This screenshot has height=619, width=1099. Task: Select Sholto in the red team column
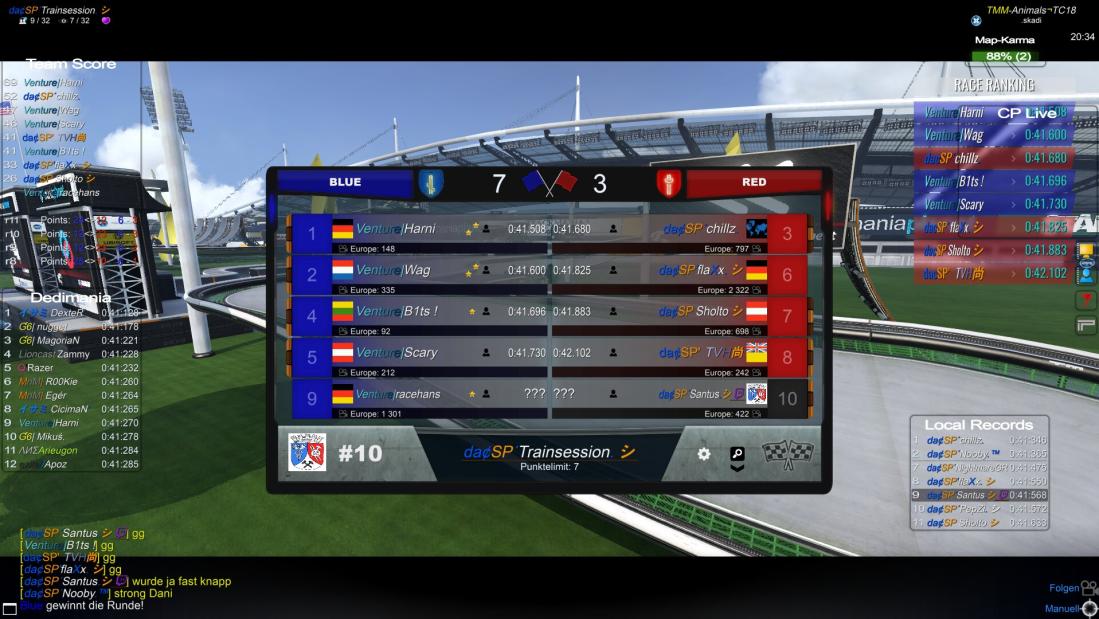(680, 317)
